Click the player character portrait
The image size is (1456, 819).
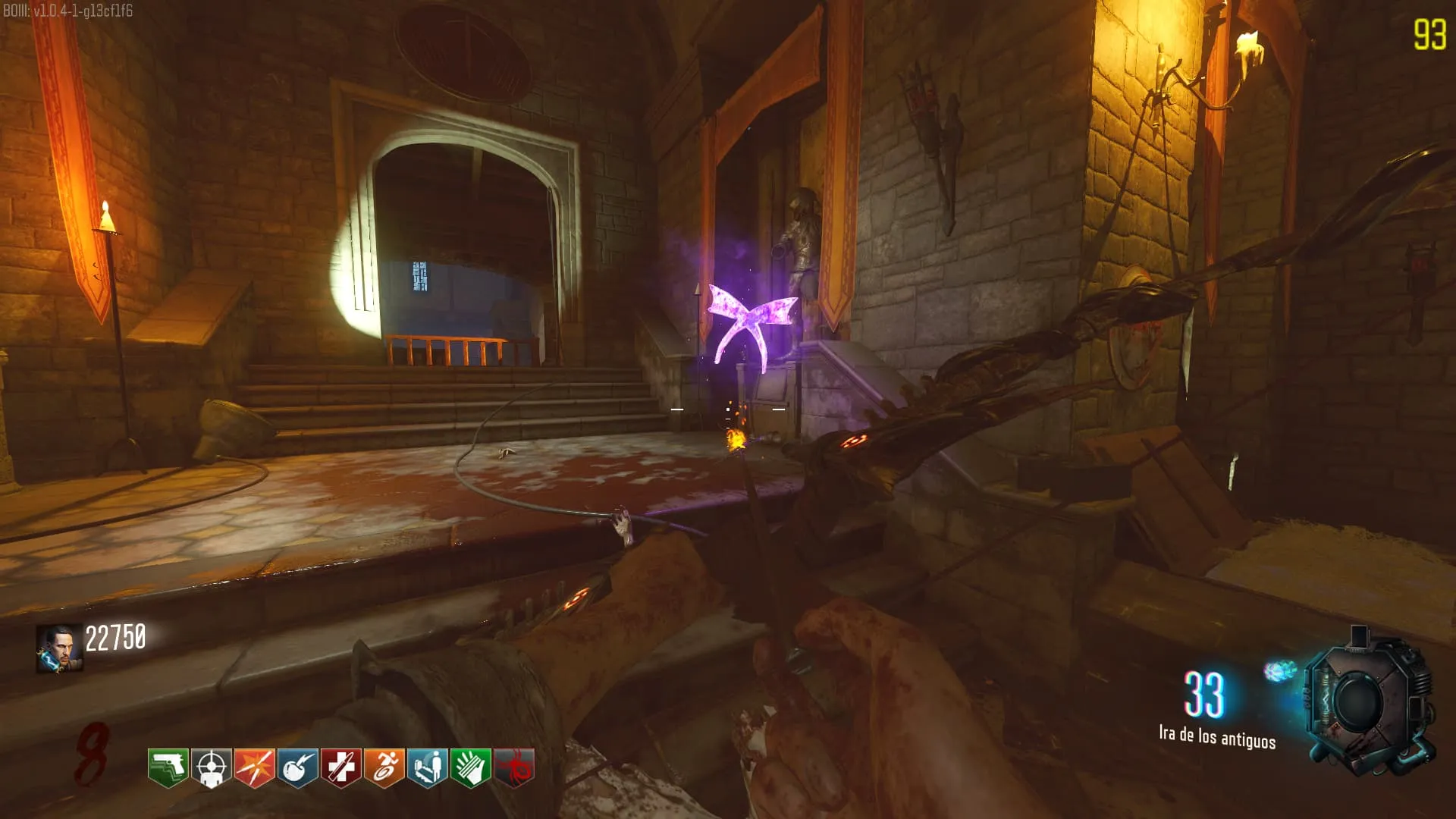click(59, 648)
